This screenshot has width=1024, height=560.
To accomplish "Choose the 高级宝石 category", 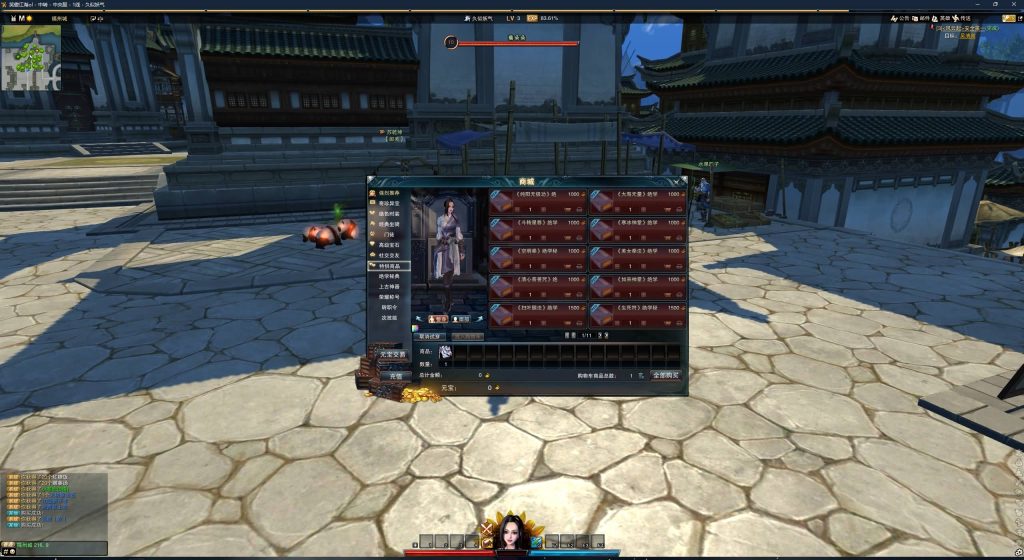I will tap(390, 245).
